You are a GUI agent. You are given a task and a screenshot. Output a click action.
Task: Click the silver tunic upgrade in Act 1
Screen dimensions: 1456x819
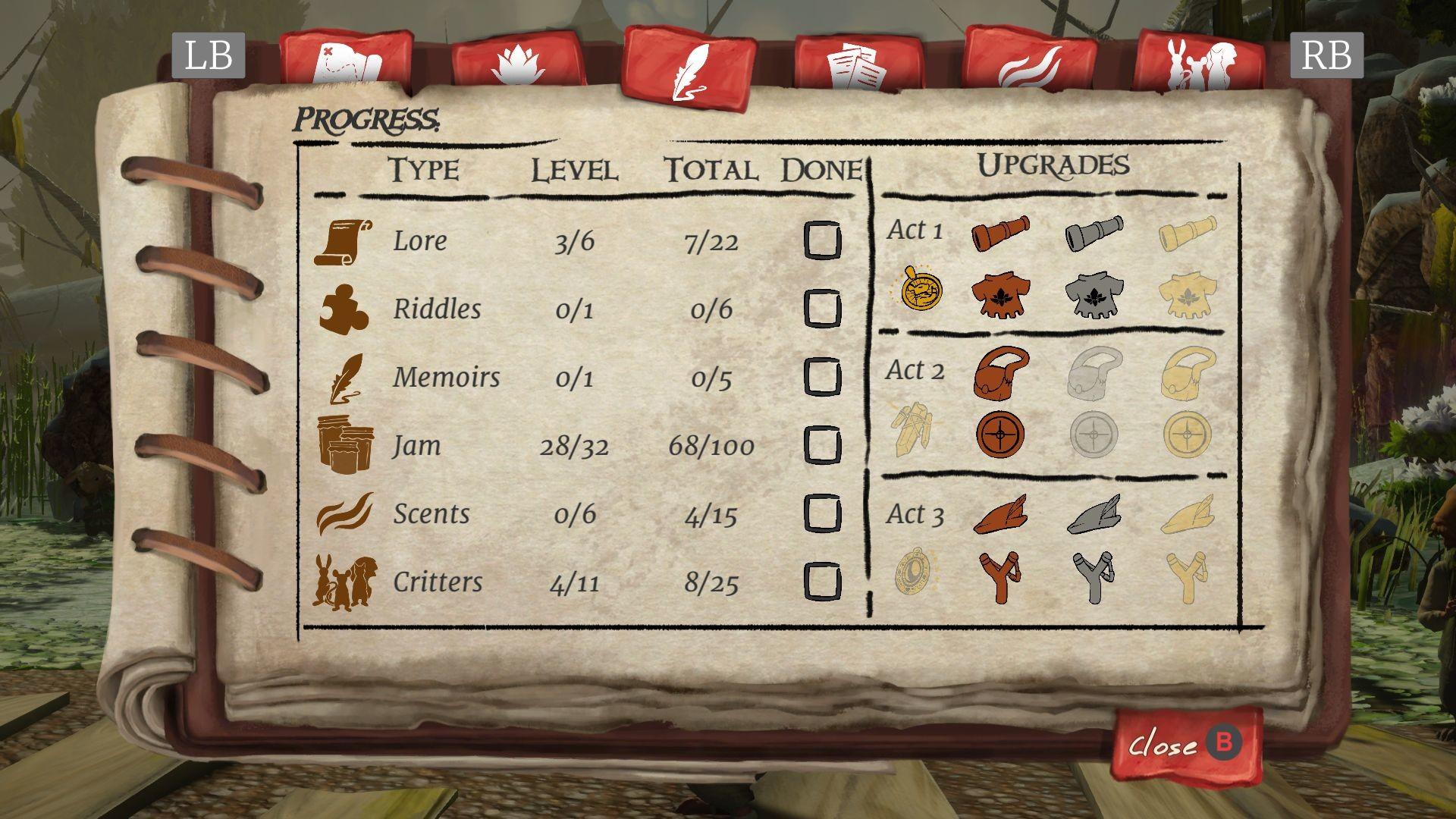1094,294
